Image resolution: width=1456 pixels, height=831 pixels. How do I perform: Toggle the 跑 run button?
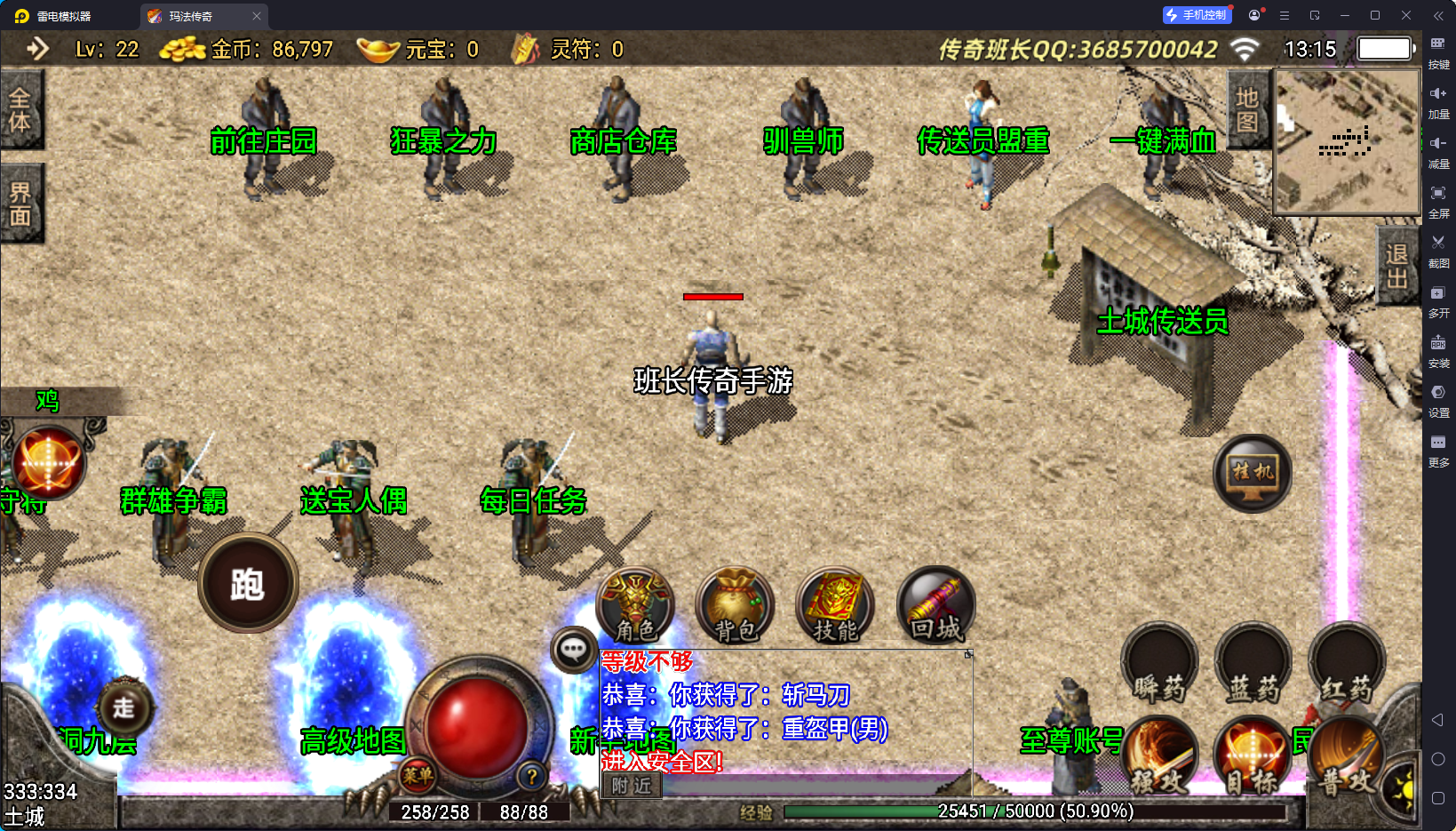coord(248,584)
